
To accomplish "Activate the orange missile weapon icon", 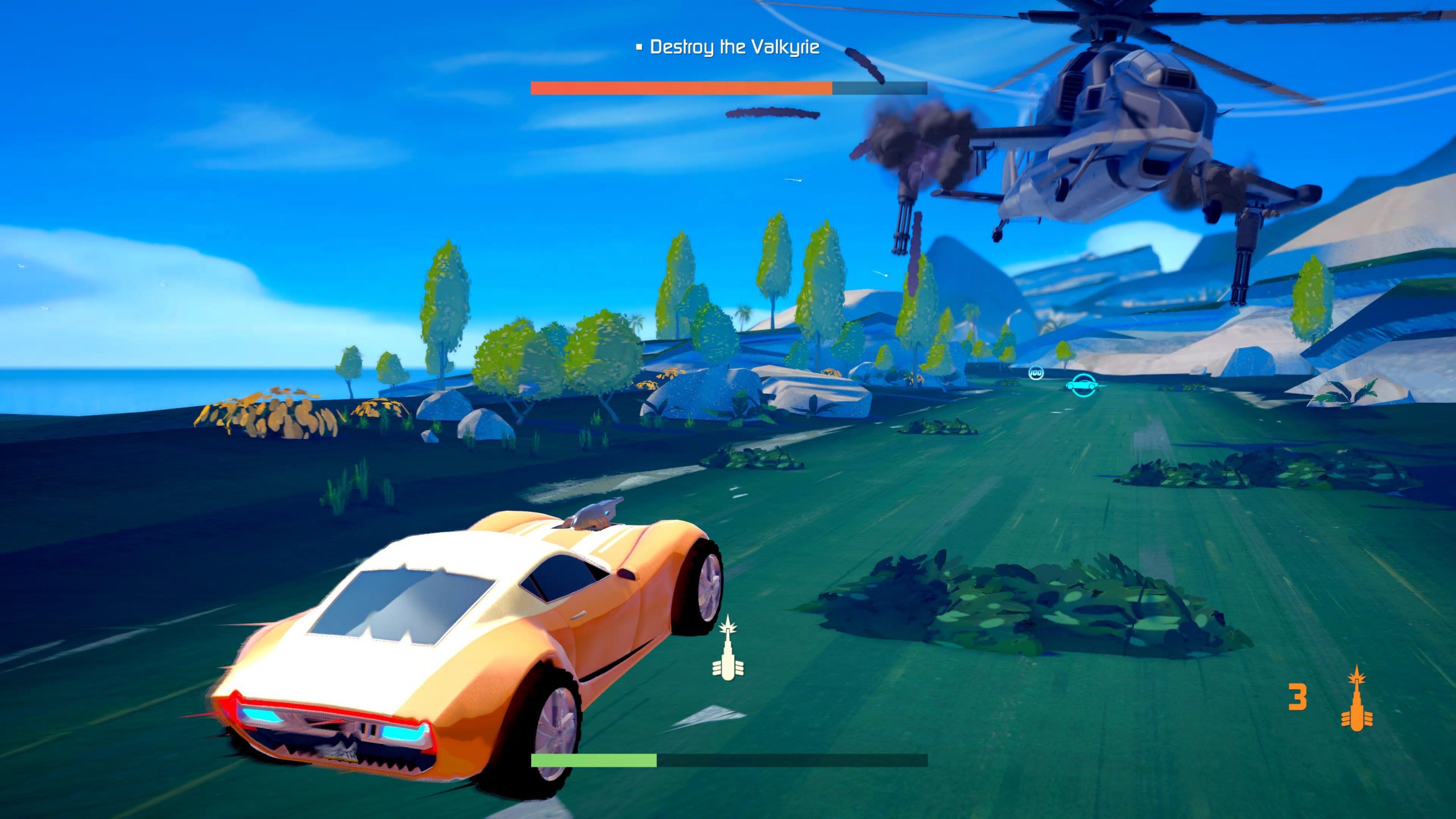I will pyautogui.click(x=1356, y=698).
